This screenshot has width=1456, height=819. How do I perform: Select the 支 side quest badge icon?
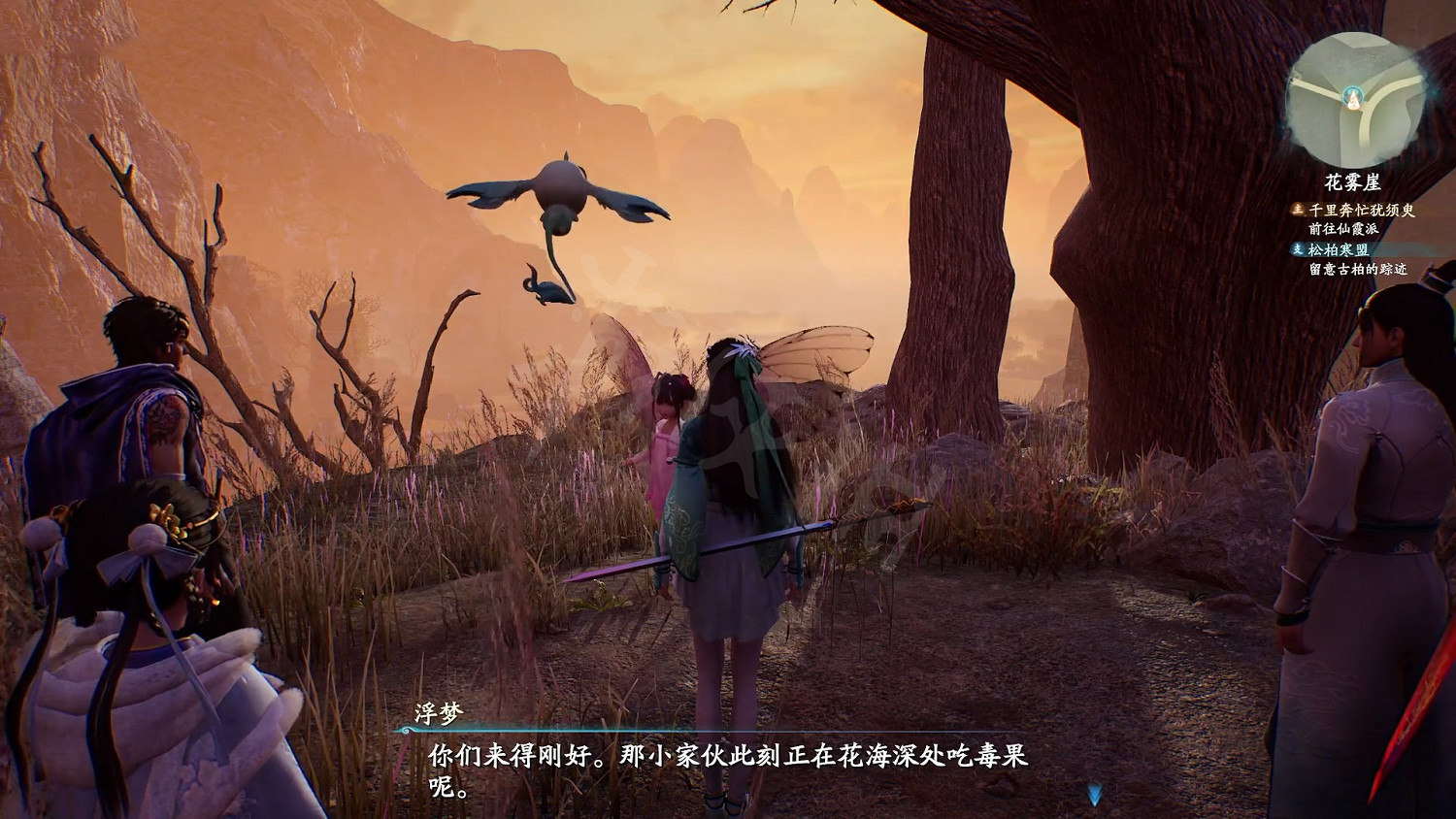[1299, 248]
